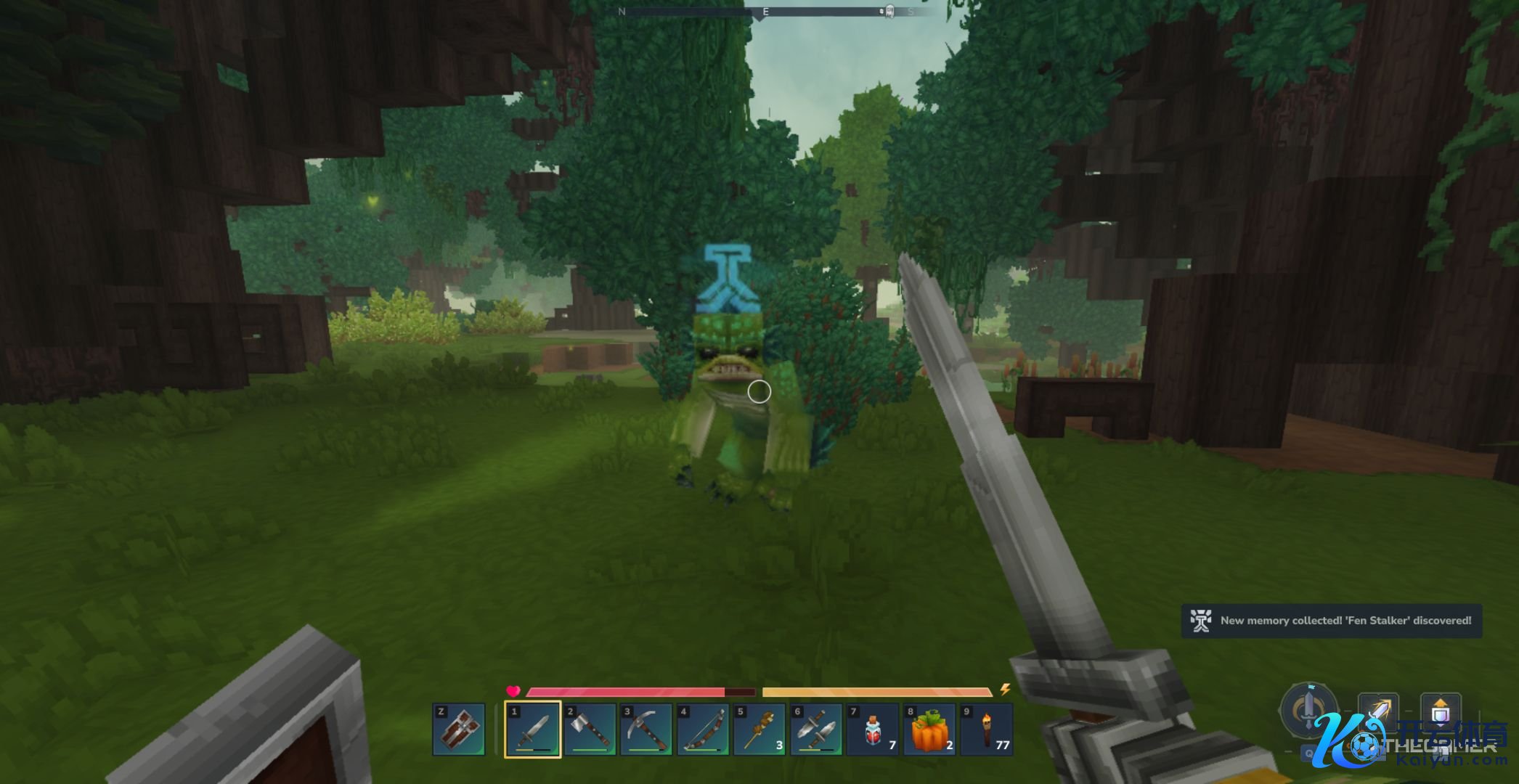1519x784 pixels.
Task: Switch to the bow slot
Action: click(703, 729)
